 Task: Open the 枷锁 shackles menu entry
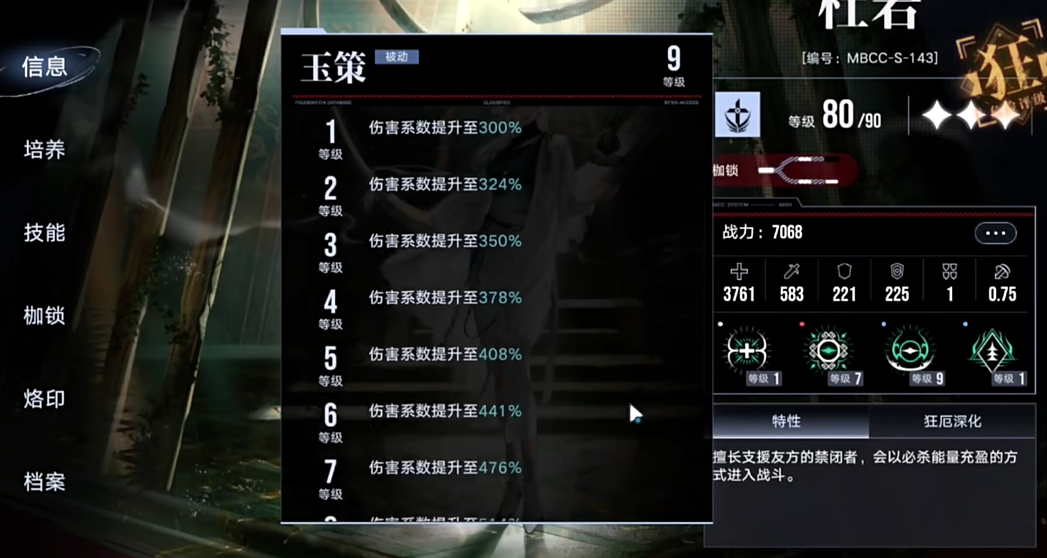pyautogui.click(x=45, y=316)
